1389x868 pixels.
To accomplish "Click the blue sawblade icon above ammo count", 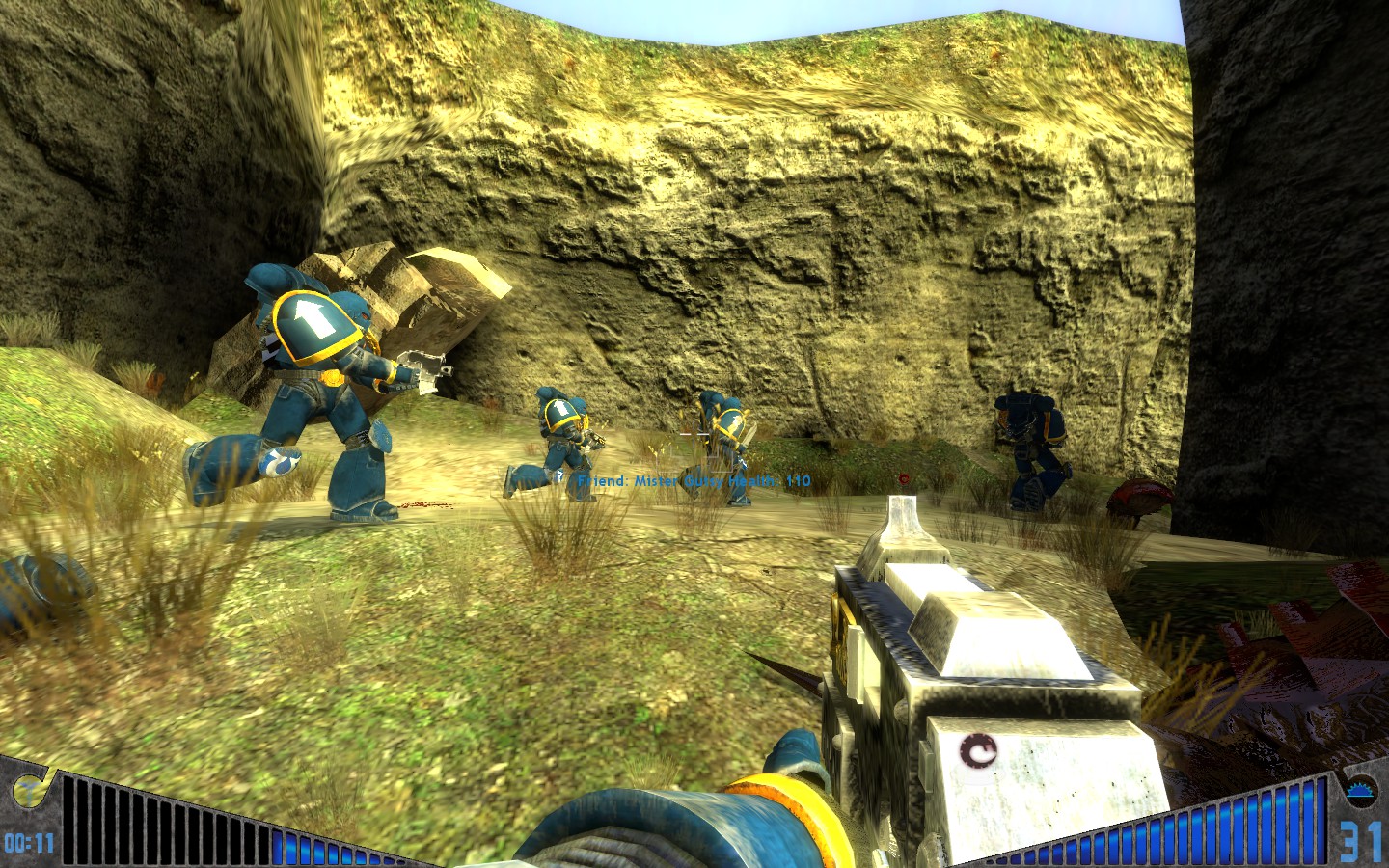I will pos(1362,789).
